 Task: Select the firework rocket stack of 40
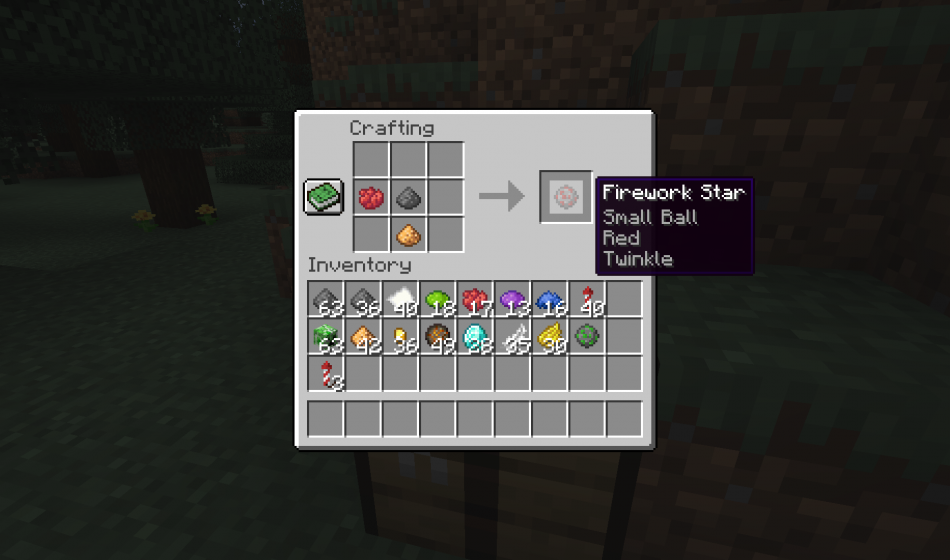coord(587,299)
